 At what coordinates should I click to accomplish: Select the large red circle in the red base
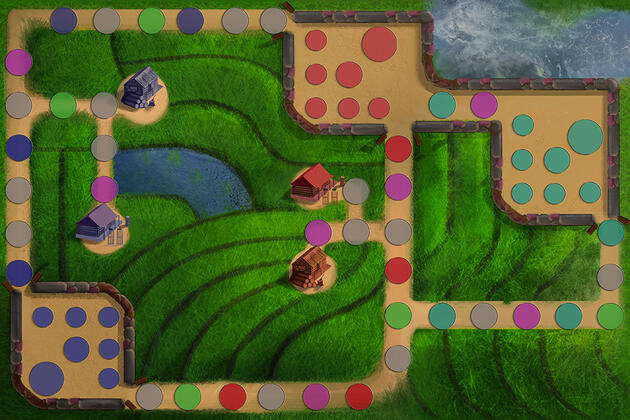click(379, 44)
